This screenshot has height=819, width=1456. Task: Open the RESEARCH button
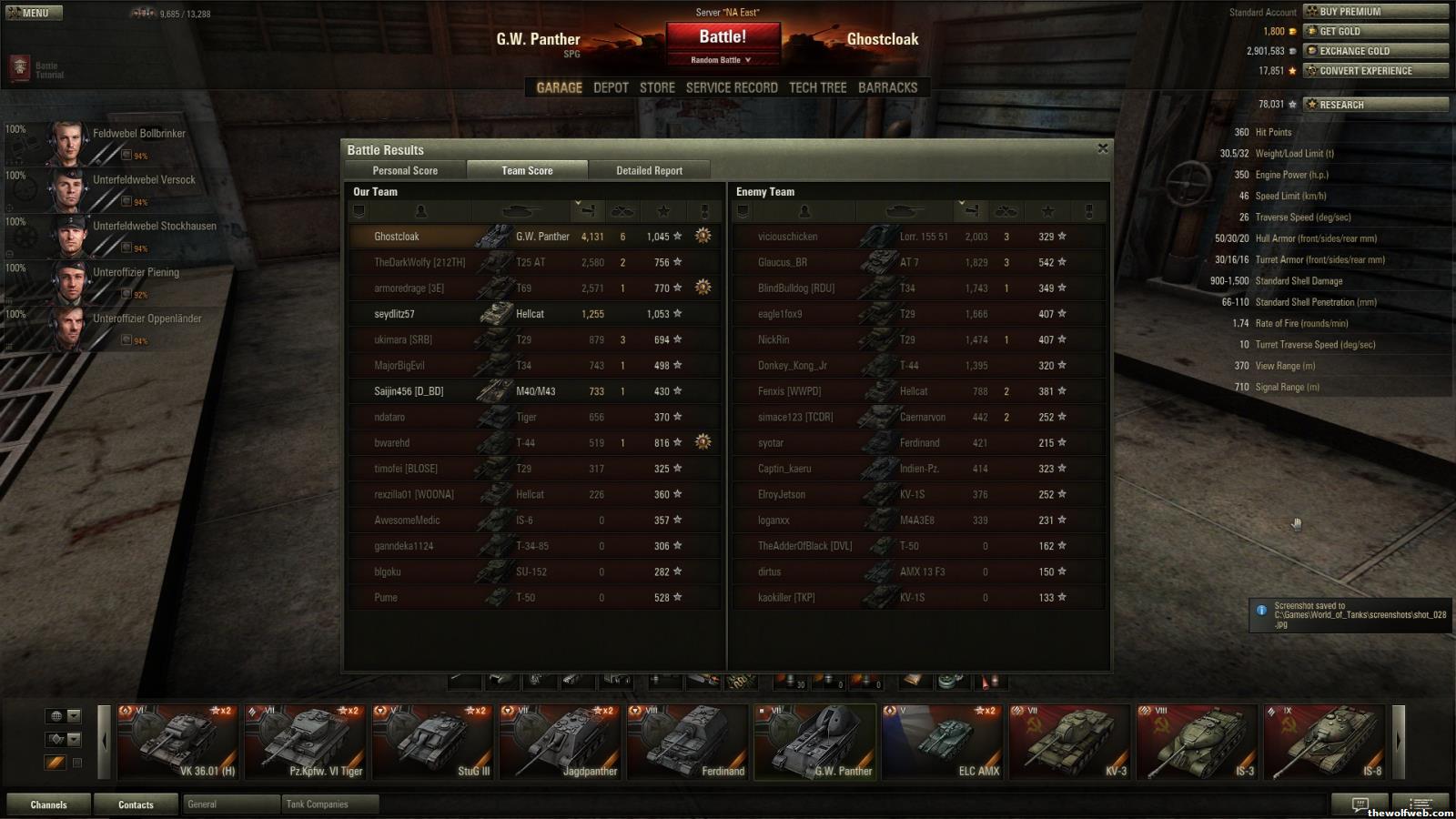[x=1375, y=105]
